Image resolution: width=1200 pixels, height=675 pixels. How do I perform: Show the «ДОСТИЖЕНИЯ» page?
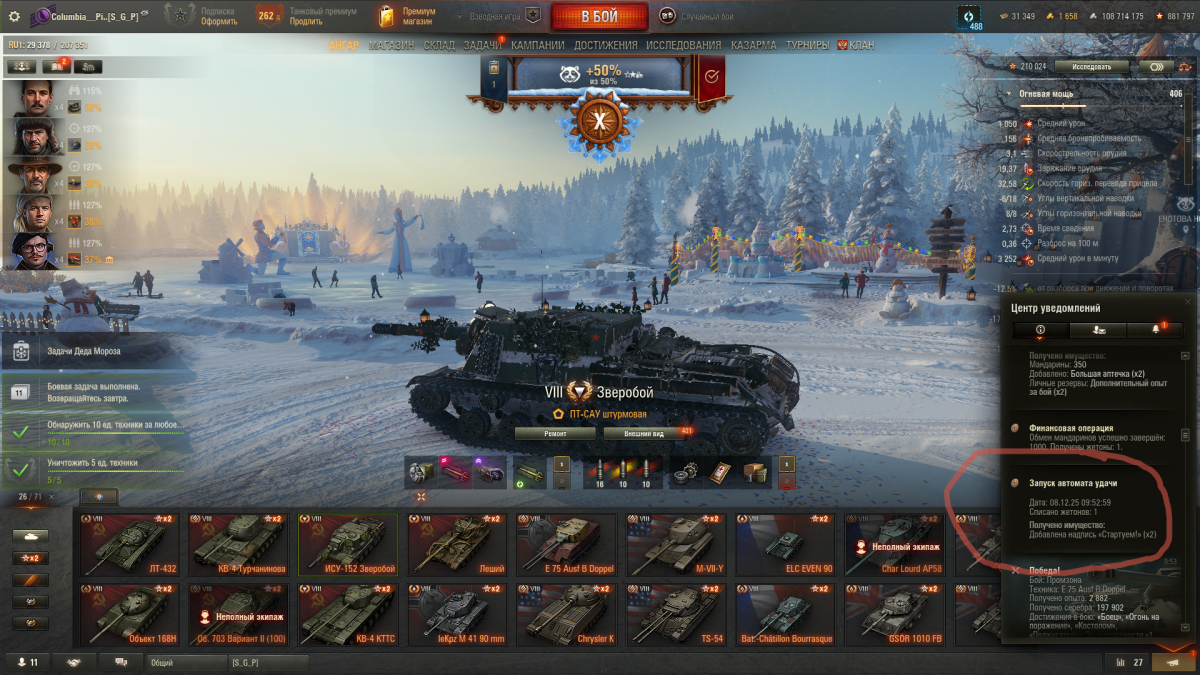605,45
